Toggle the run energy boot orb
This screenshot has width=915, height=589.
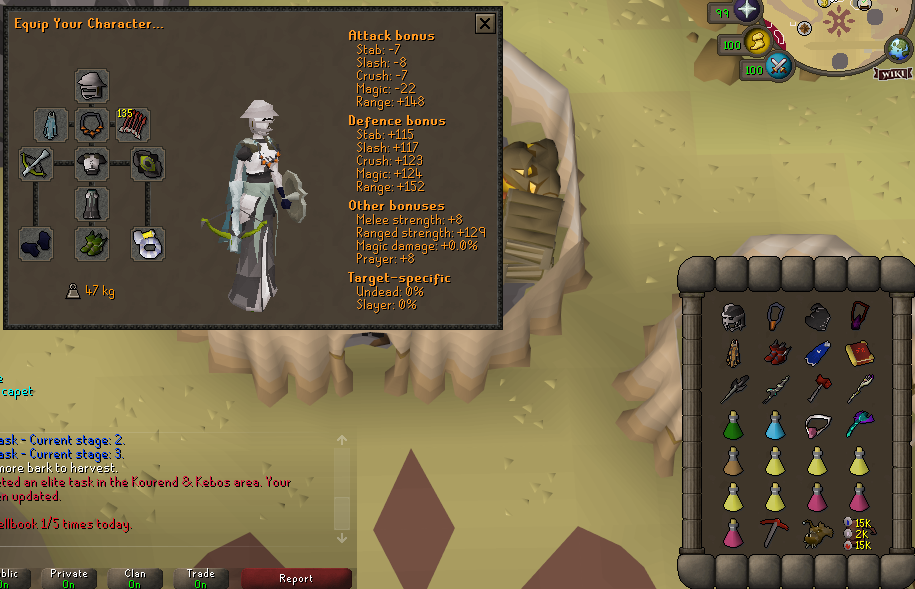click(x=759, y=42)
